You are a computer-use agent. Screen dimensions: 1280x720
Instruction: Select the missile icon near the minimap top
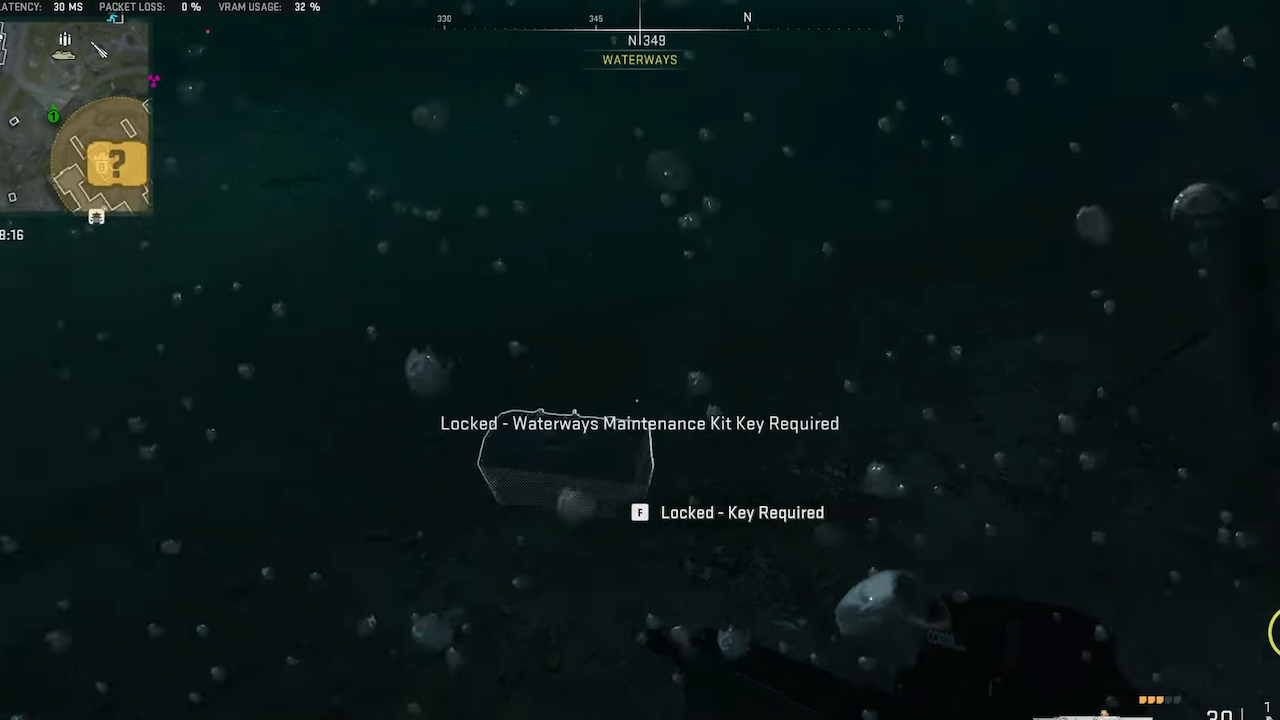[98, 50]
